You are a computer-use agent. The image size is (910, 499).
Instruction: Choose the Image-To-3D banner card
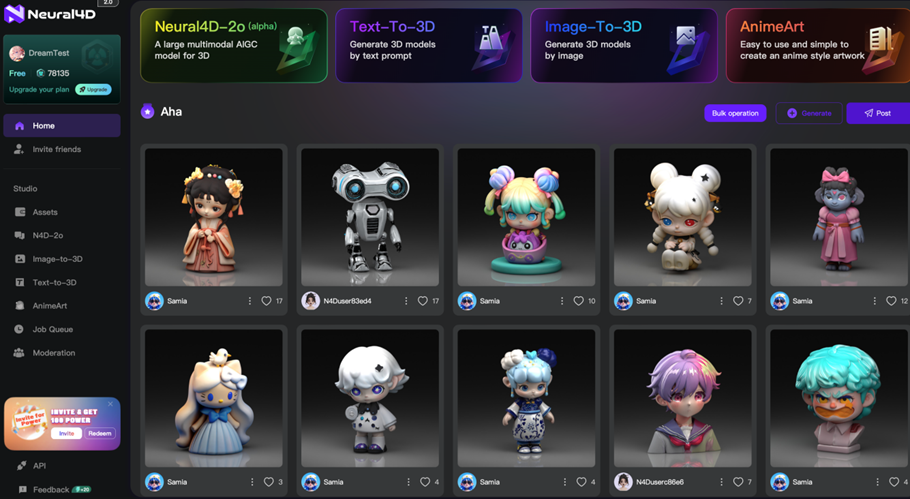(x=624, y=45)
